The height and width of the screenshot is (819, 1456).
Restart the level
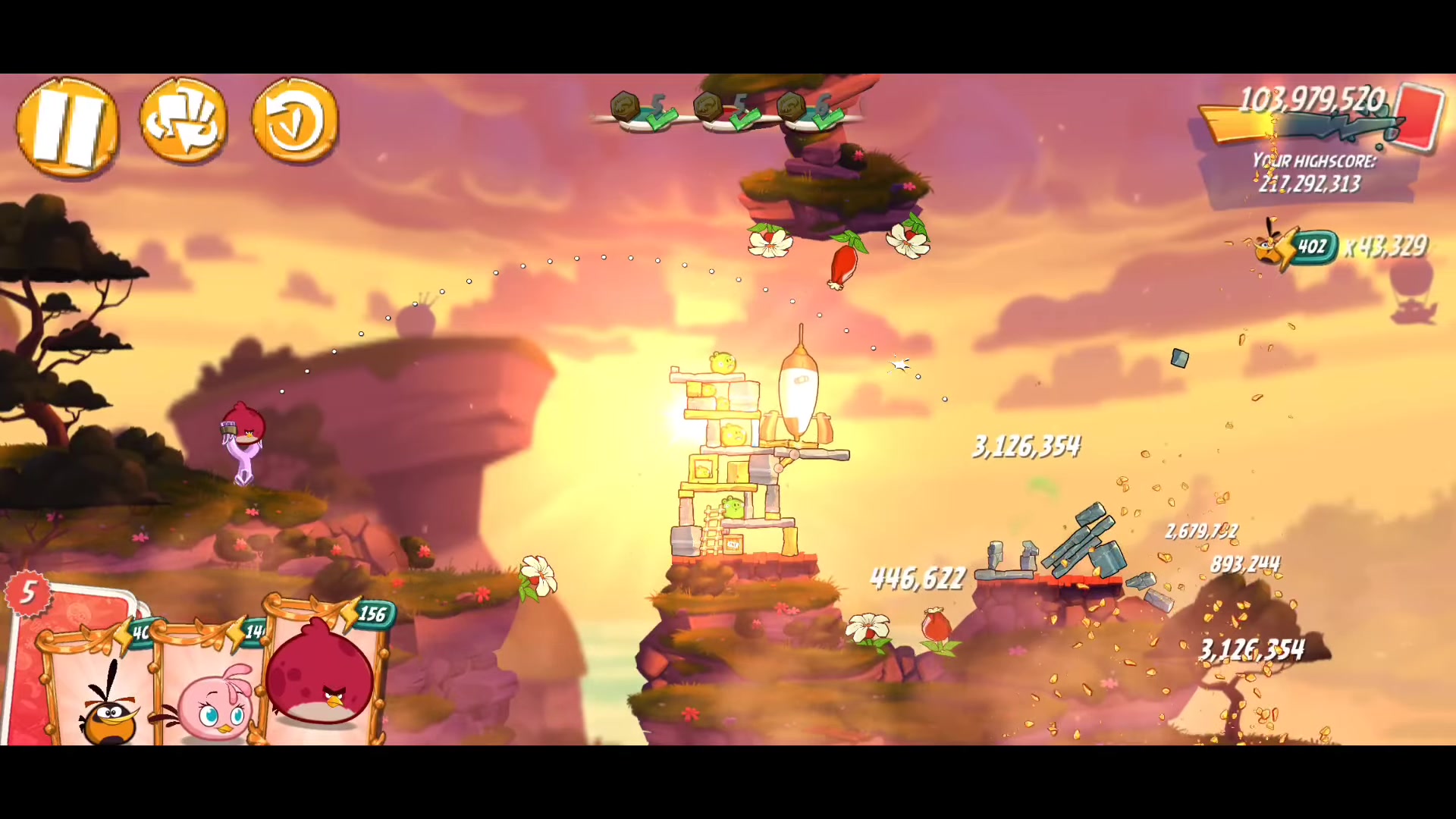tap(294, 121)
